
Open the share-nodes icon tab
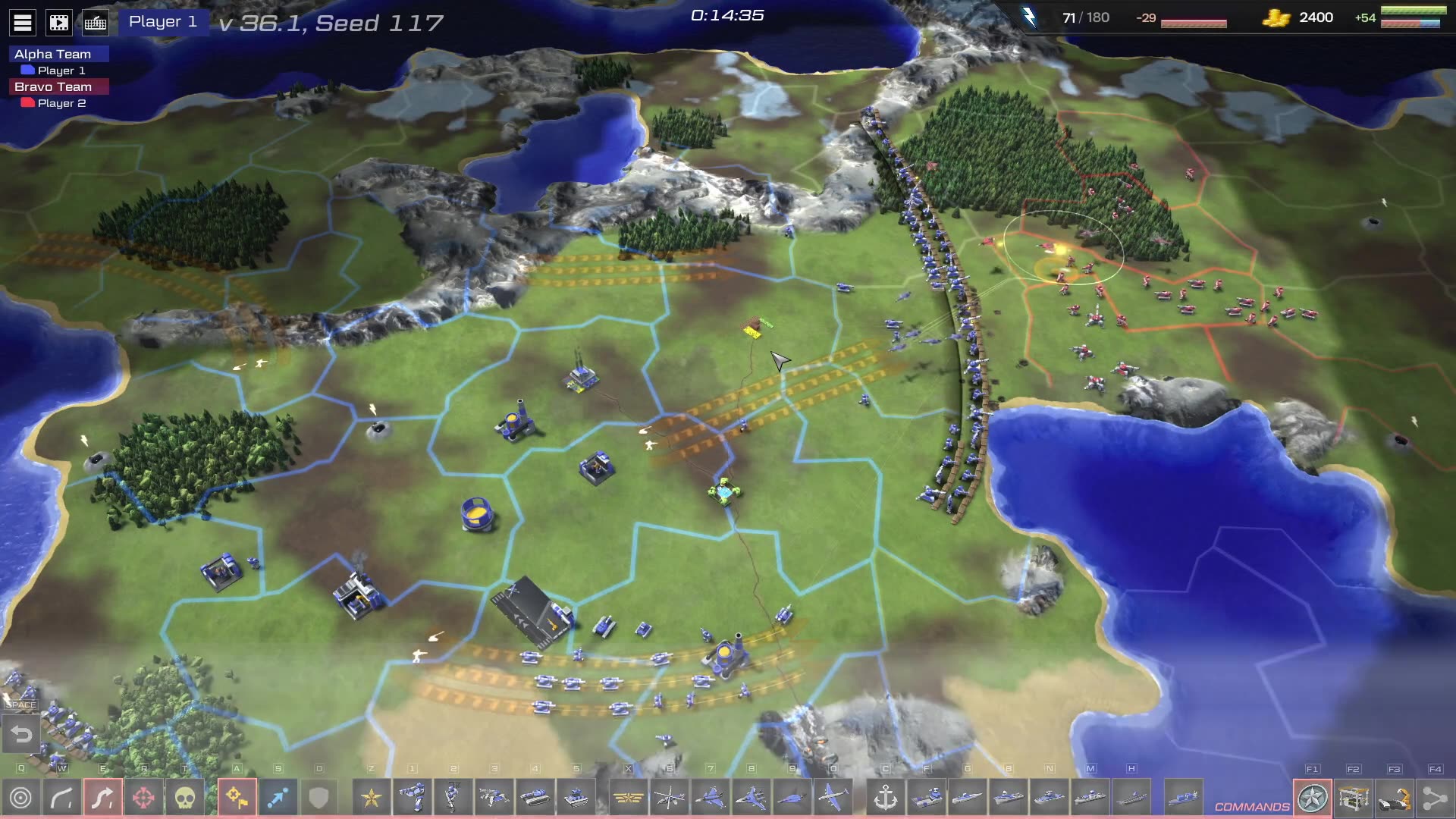1435,798
